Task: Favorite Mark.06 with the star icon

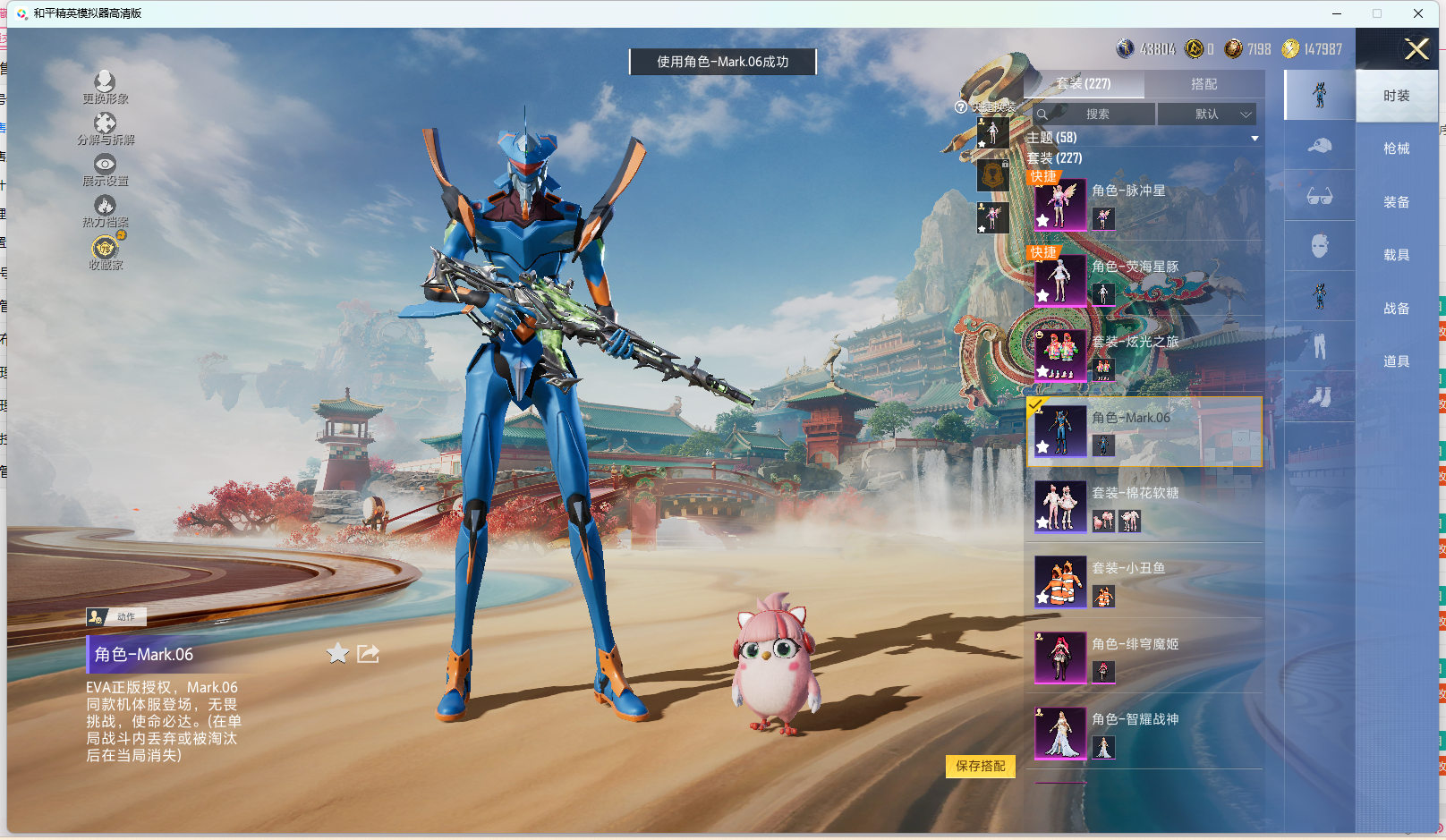Action: 337,654
